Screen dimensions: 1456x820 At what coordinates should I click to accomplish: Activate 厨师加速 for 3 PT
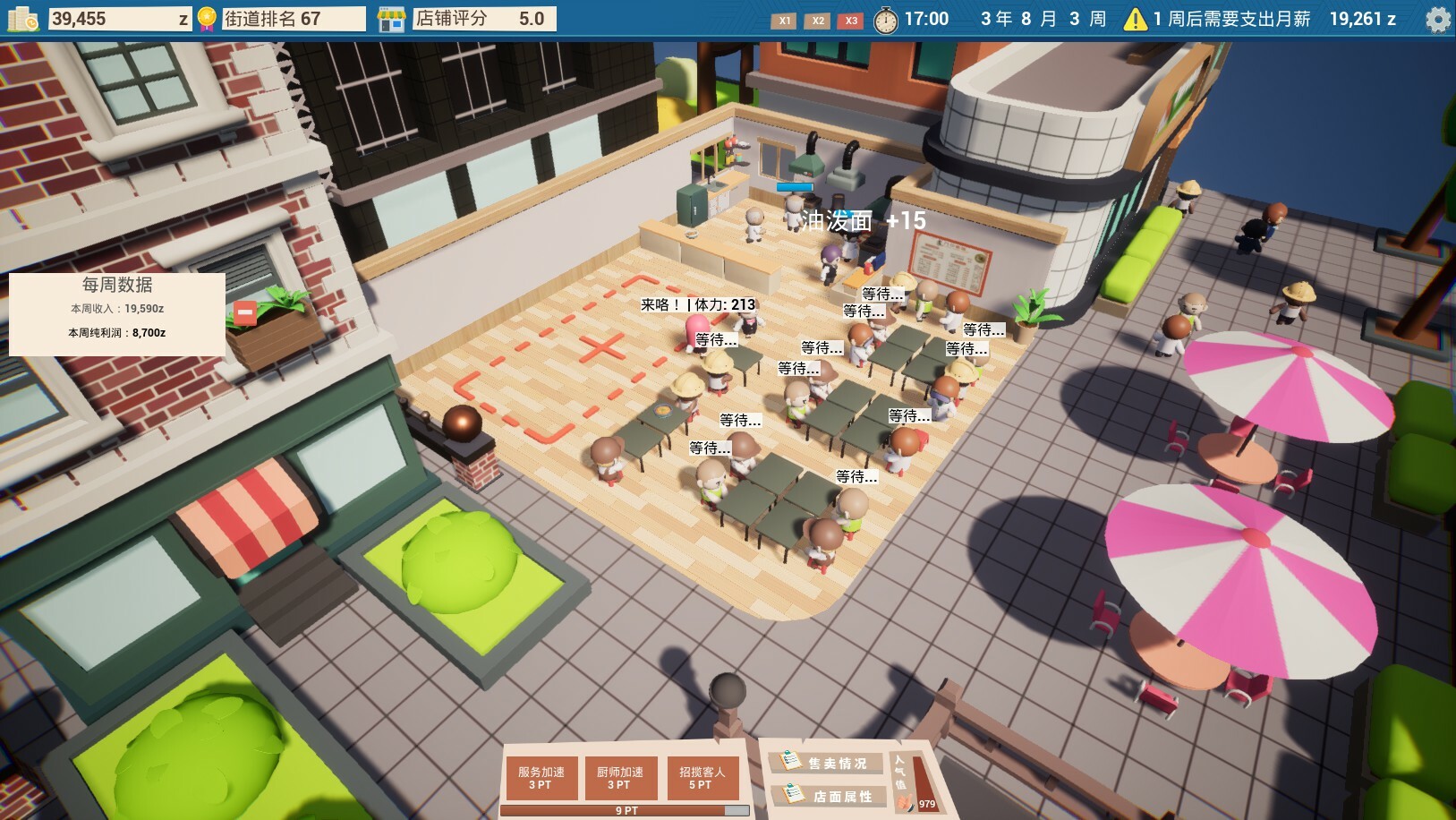[623, 778]
